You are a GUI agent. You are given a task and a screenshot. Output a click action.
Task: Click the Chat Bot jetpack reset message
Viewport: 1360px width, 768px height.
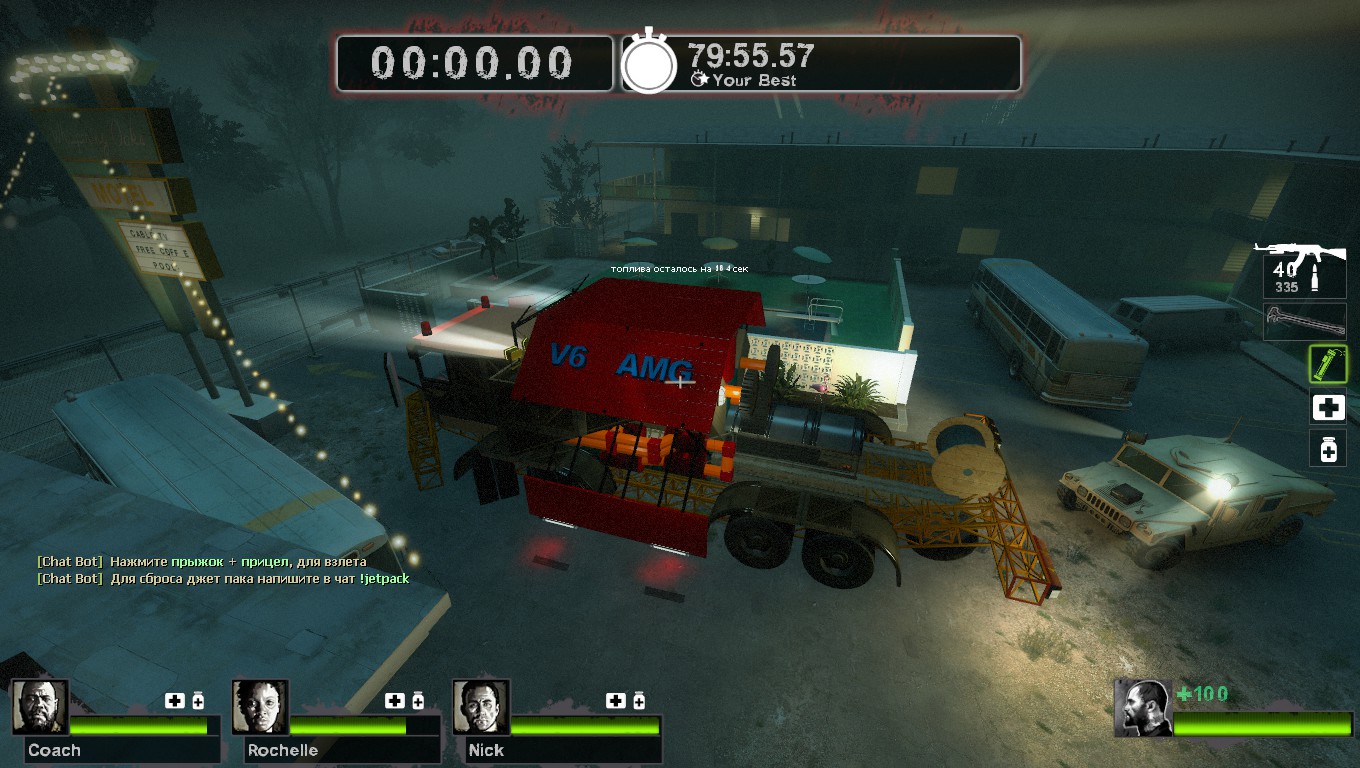pyautogui.click(x=223, y=578)
